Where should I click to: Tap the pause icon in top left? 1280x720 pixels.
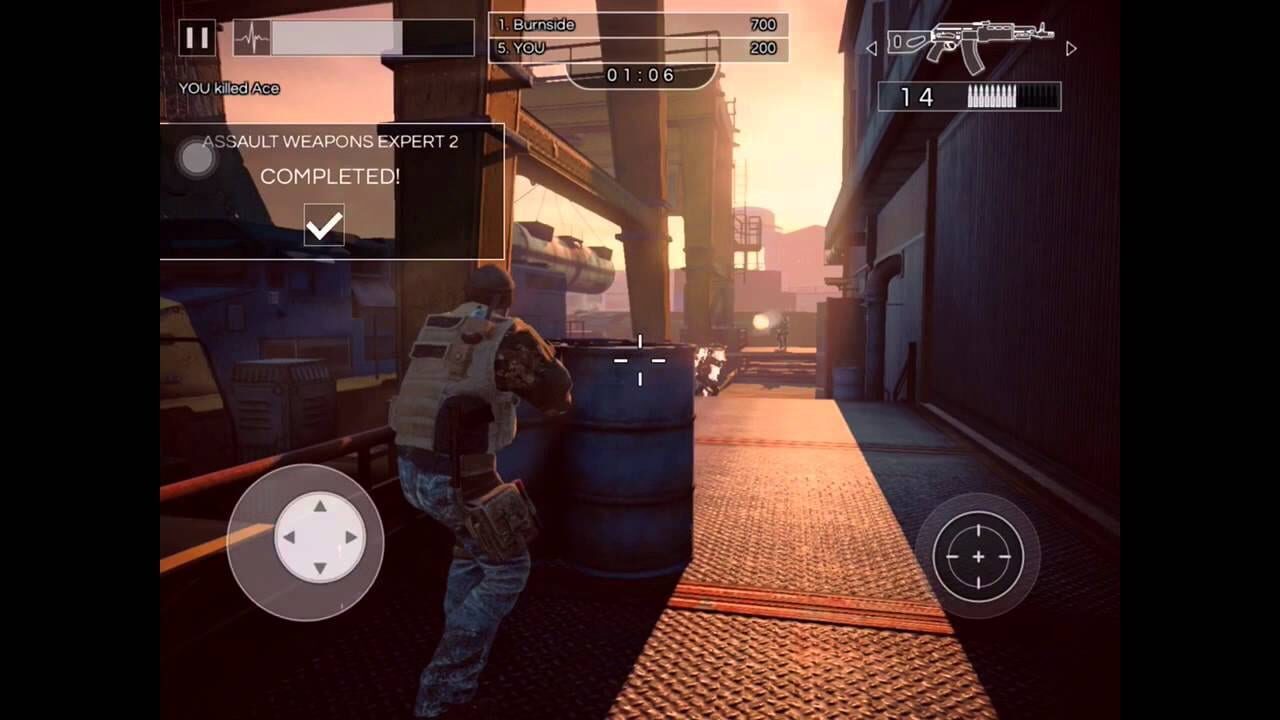tap(196, 37)
